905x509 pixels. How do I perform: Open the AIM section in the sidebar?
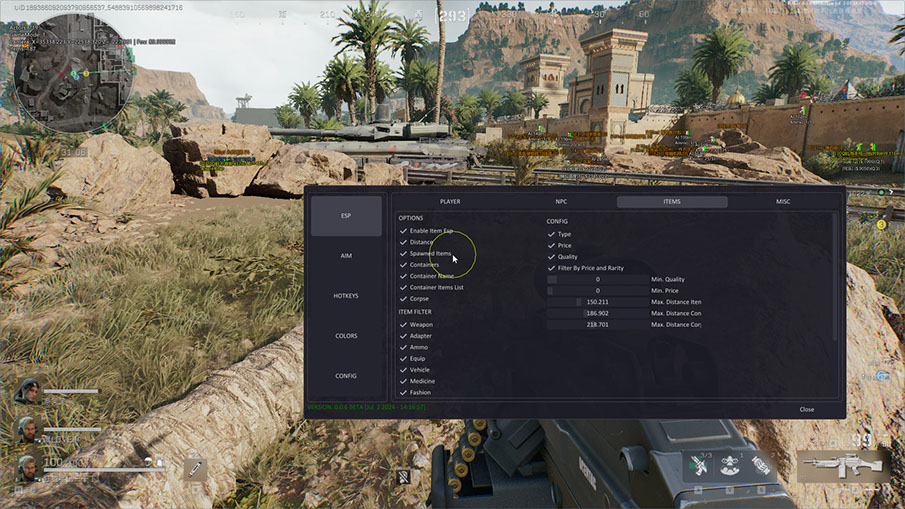[346, 256]
